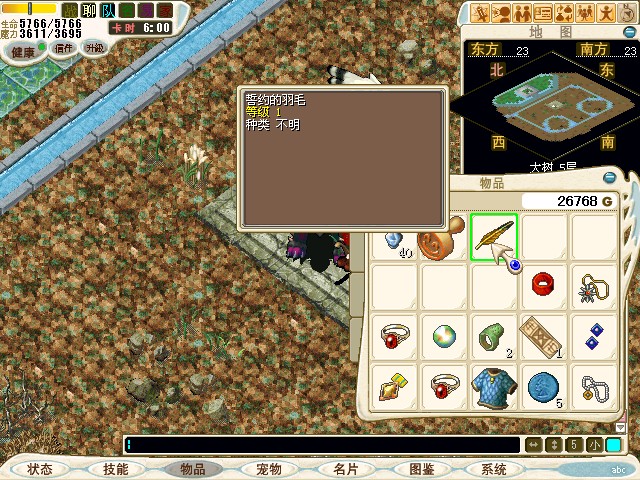Open the 健康 health status button
The width and height of the screenshot is (640, 480).
(x=22, y=51)
